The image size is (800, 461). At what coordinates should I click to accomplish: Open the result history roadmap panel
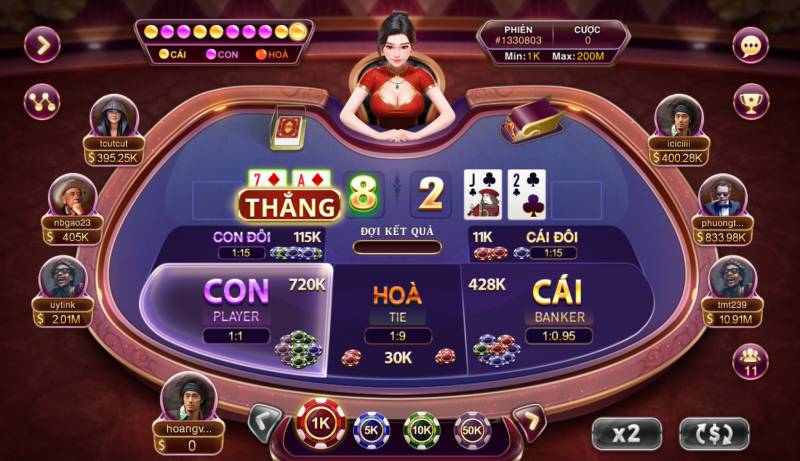click(x=224, y=40)
